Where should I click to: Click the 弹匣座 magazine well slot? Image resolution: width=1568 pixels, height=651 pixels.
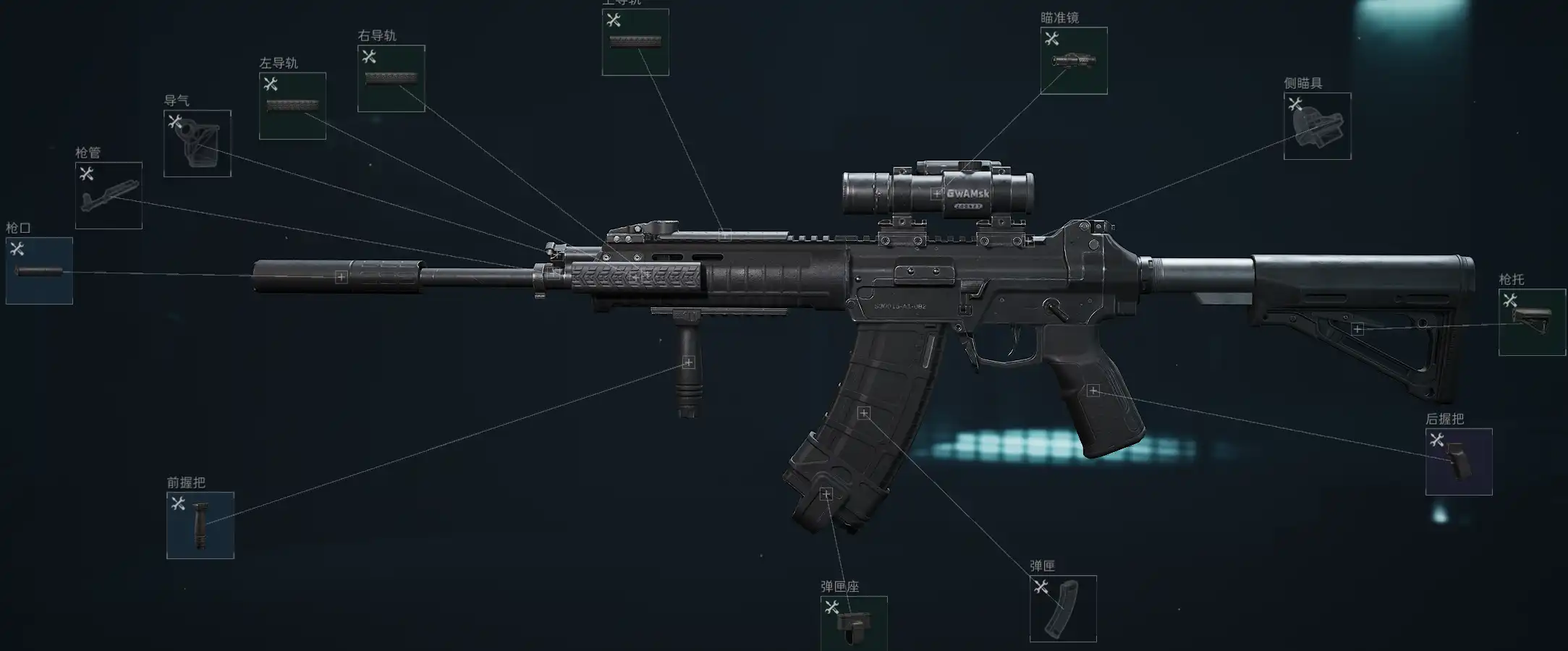pyautogui.click(x=854, y=624)
